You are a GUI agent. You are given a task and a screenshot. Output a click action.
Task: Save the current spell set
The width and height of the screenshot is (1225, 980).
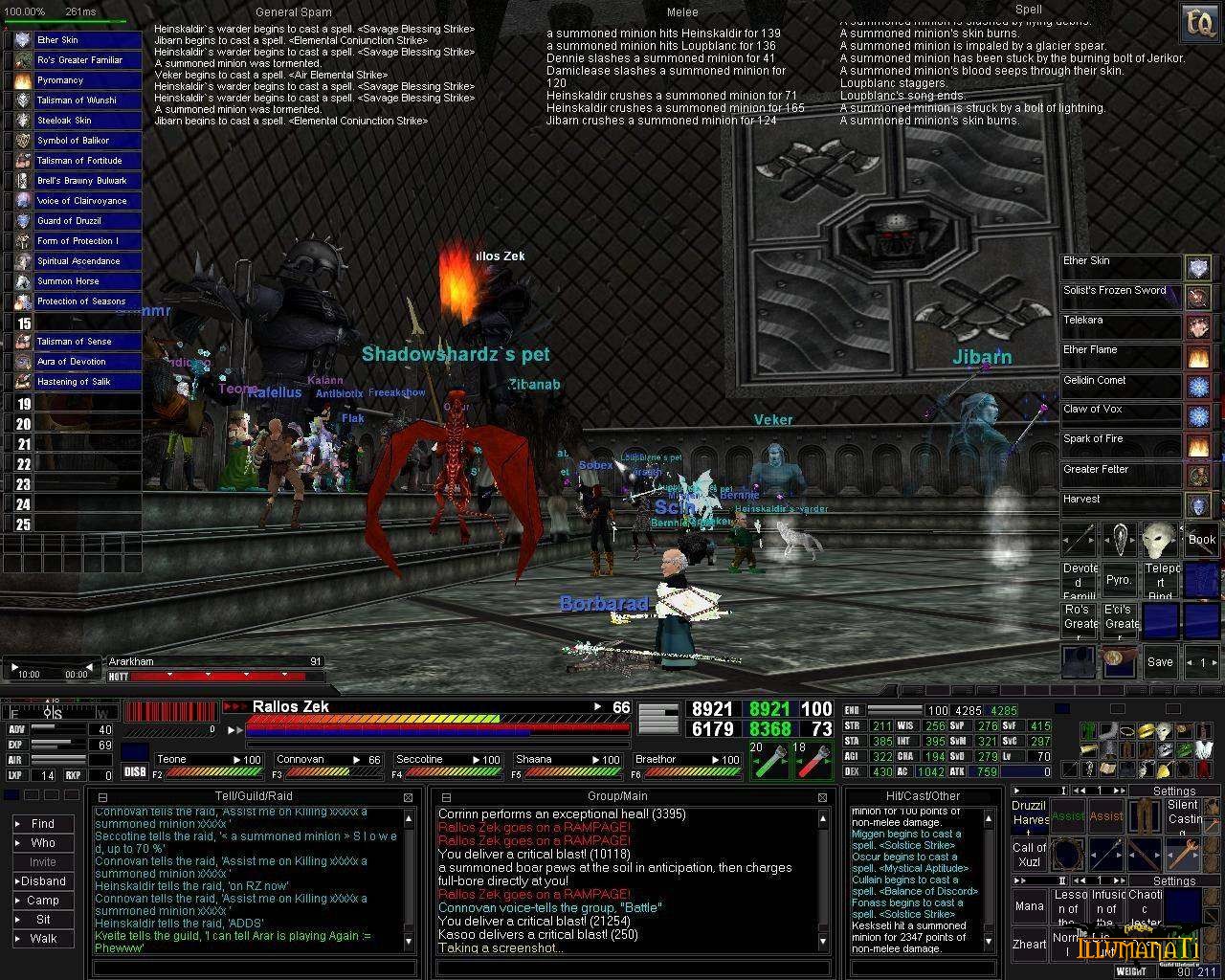point(1160,661)
